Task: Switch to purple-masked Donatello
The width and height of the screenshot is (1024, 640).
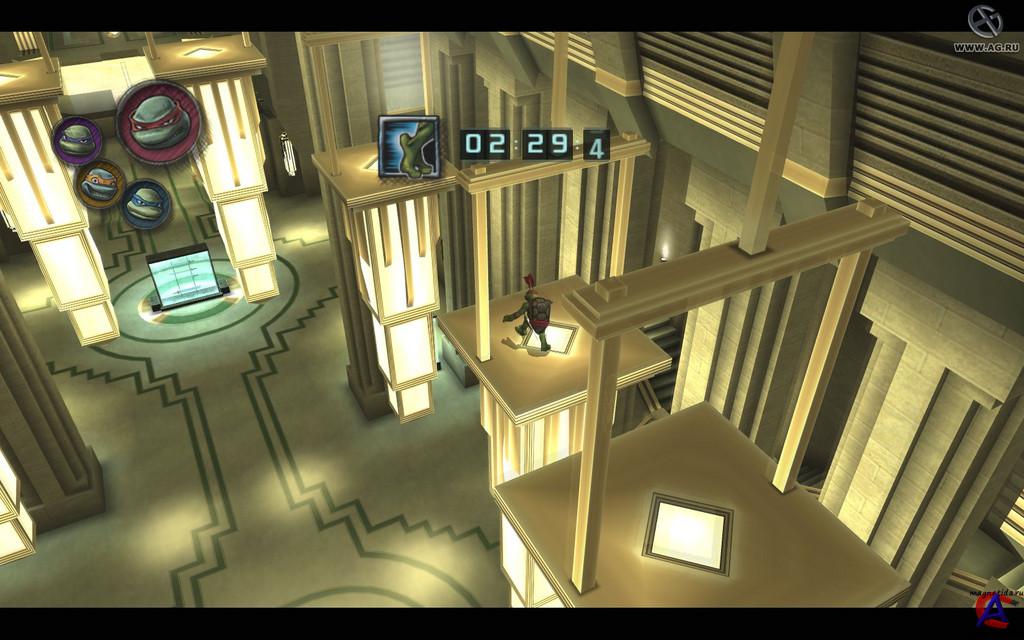Action: click(77, 140)
